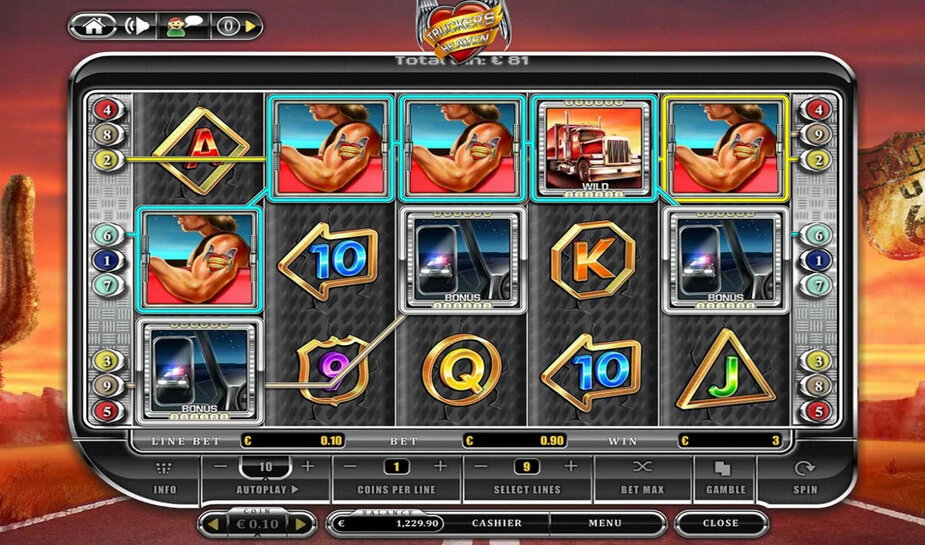Spin the slot reels
The image size is (925, 545).
[804, 477]
